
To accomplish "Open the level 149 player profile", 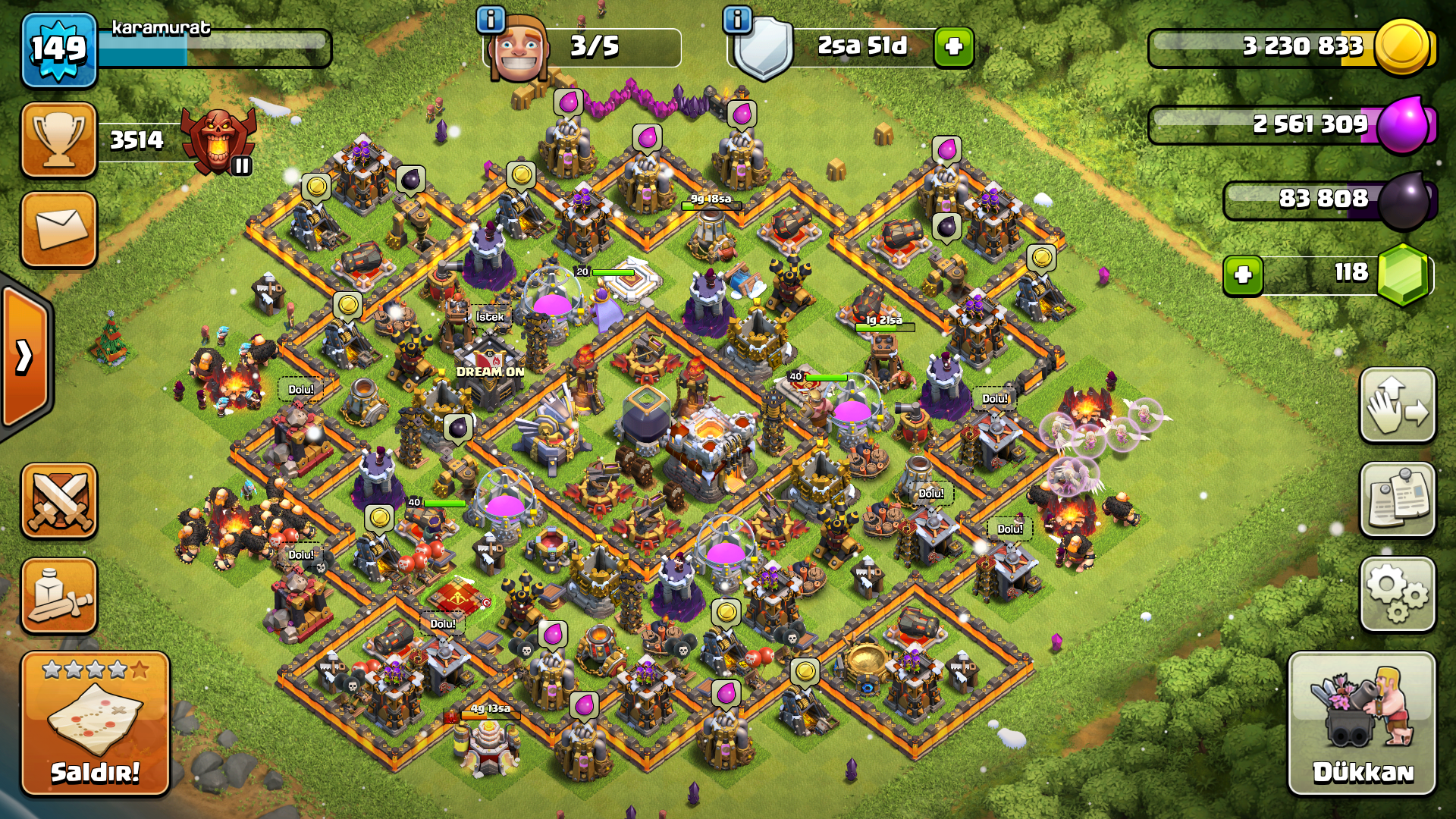I will click(59, 50).
